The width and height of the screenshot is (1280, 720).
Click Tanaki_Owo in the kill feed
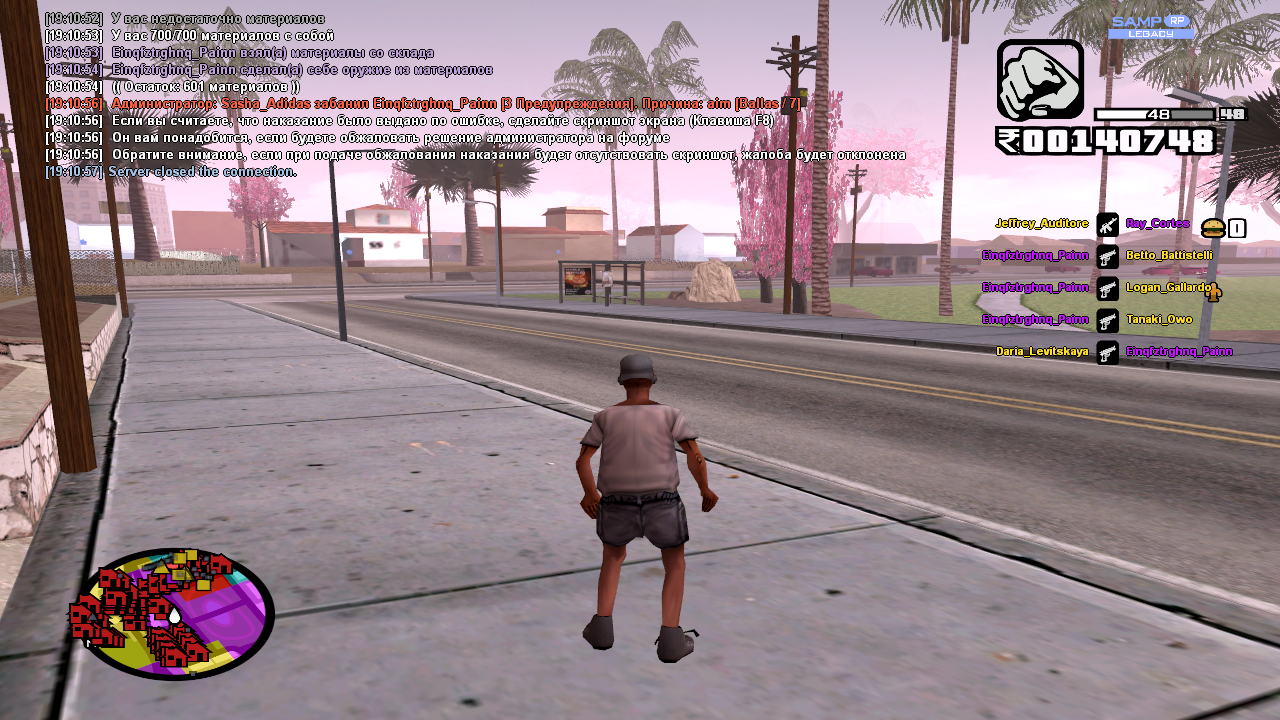1159,320
